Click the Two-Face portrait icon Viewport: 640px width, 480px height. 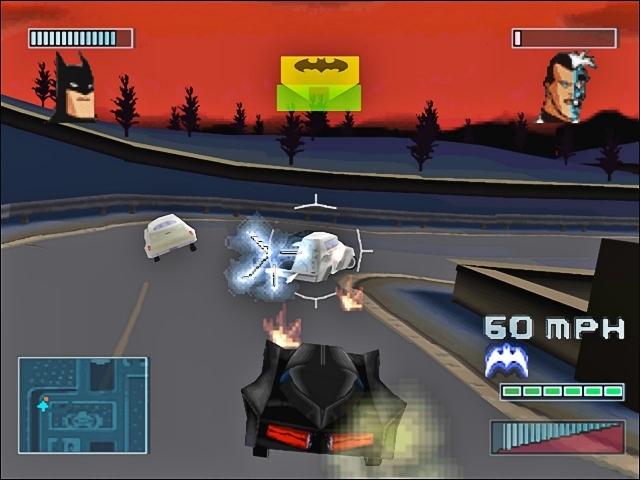pyautogui.click(x=564, y=88)
